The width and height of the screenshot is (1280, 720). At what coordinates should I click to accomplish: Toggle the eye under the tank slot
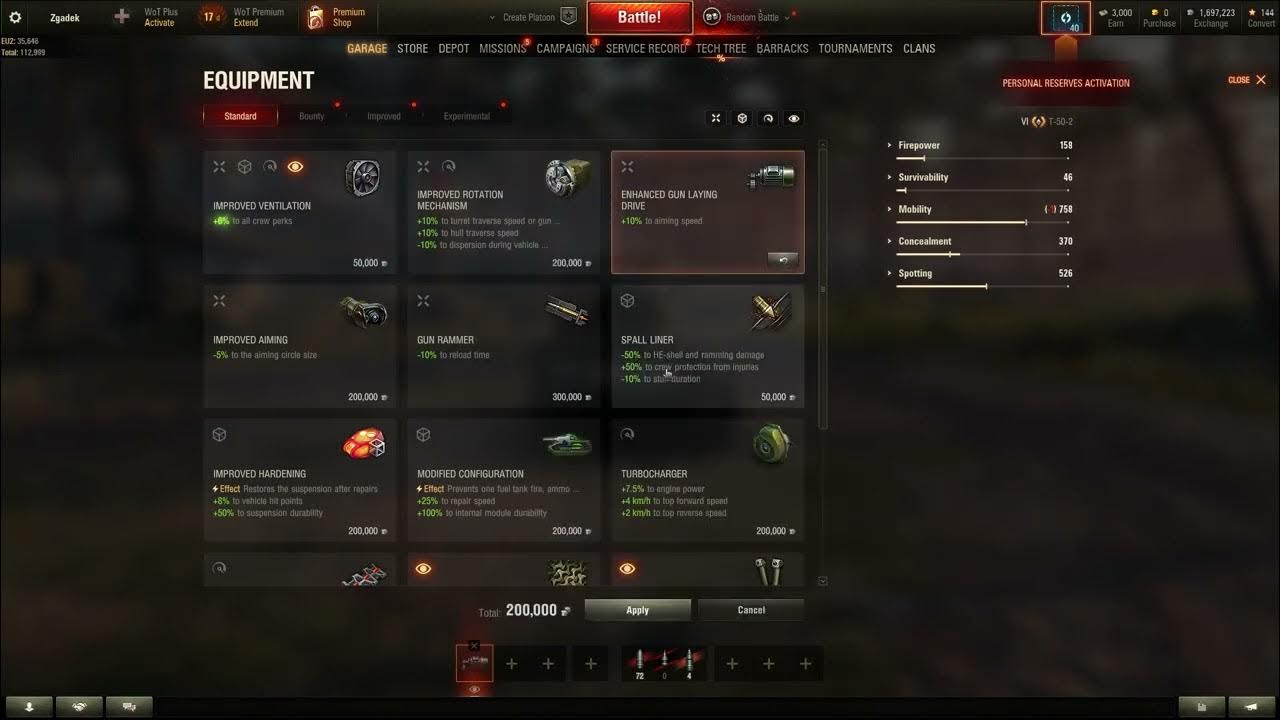tap(474, 690)
